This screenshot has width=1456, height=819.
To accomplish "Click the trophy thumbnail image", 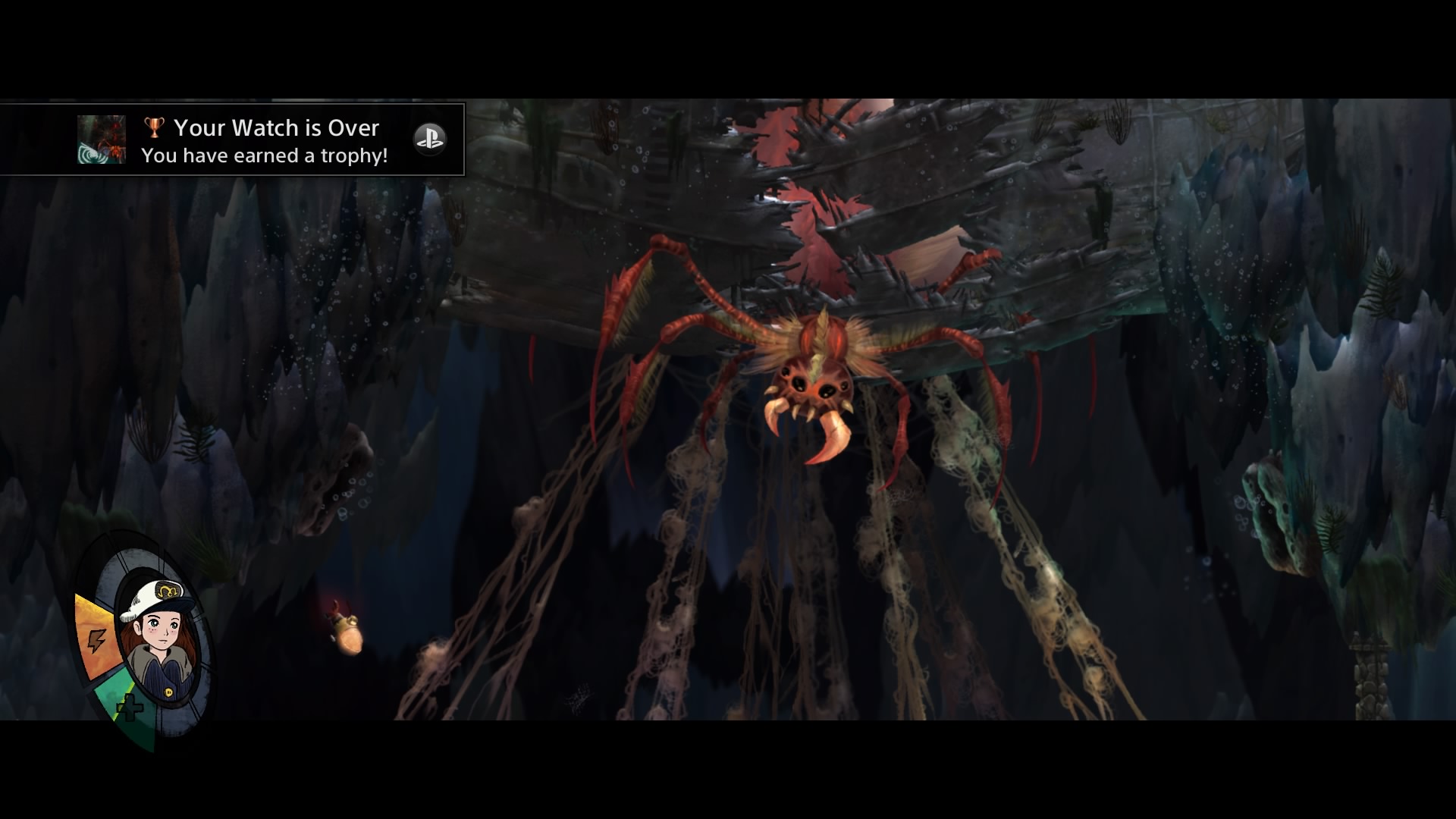I will click(102, 140).
